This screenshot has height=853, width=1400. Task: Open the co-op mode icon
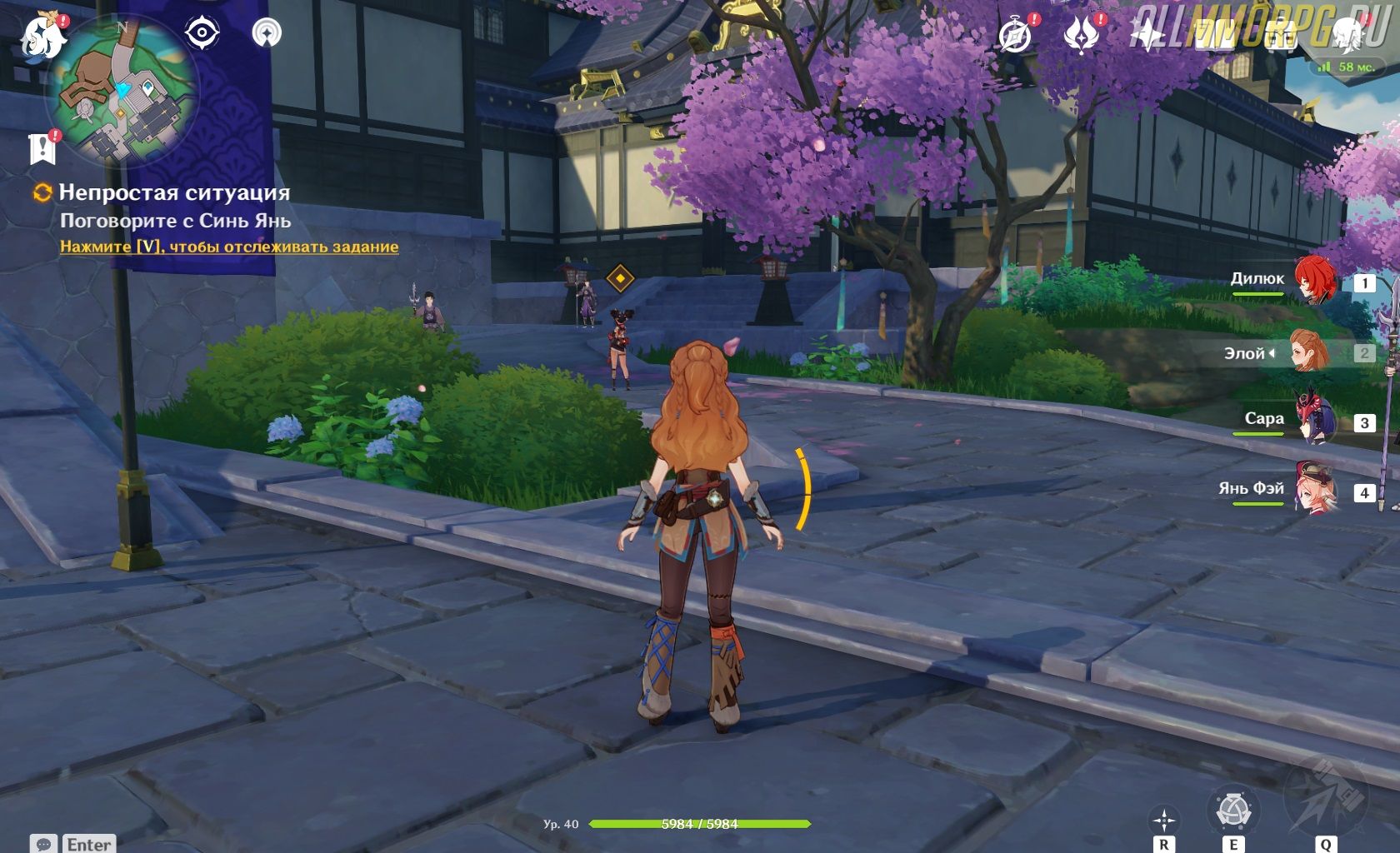[267, 33]
